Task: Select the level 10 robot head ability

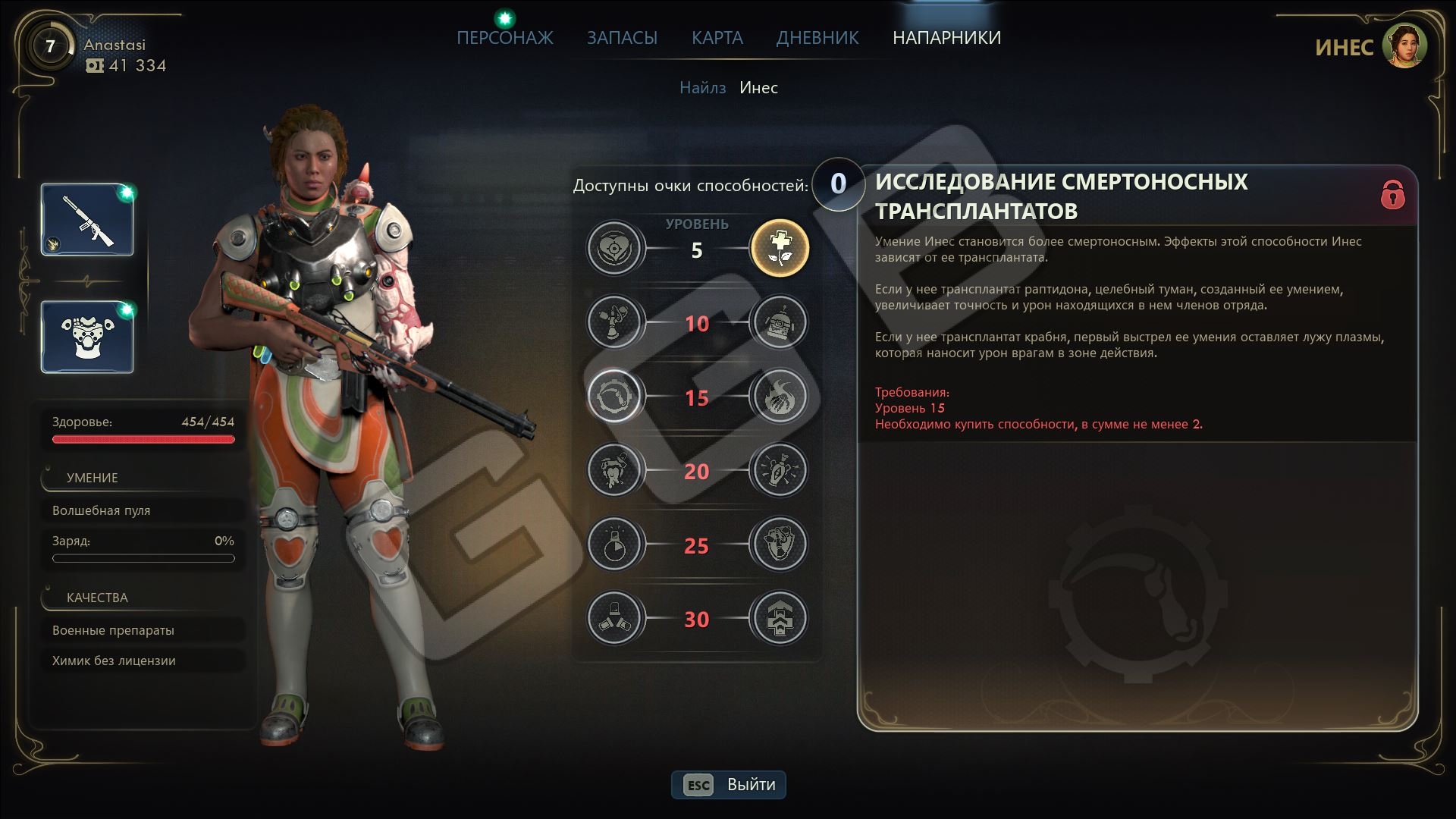Action: click(x=779, y=323)
